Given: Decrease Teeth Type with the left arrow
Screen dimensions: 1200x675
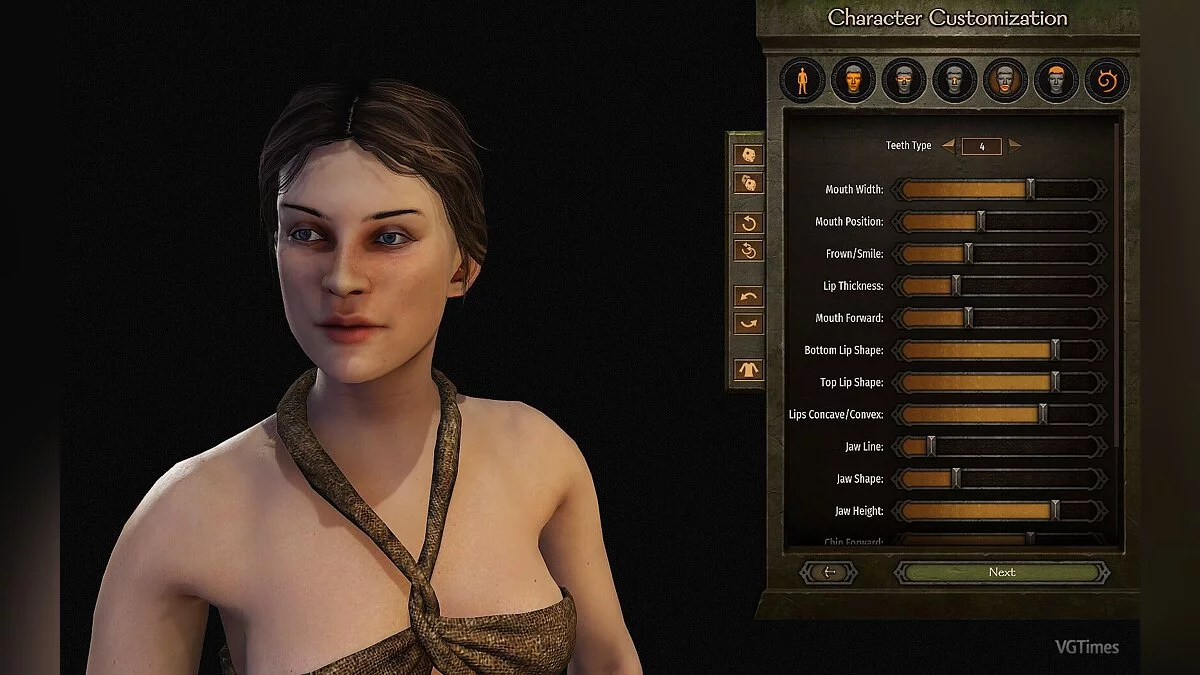Looking at the screenshot, I should click(x=948, y=146).
